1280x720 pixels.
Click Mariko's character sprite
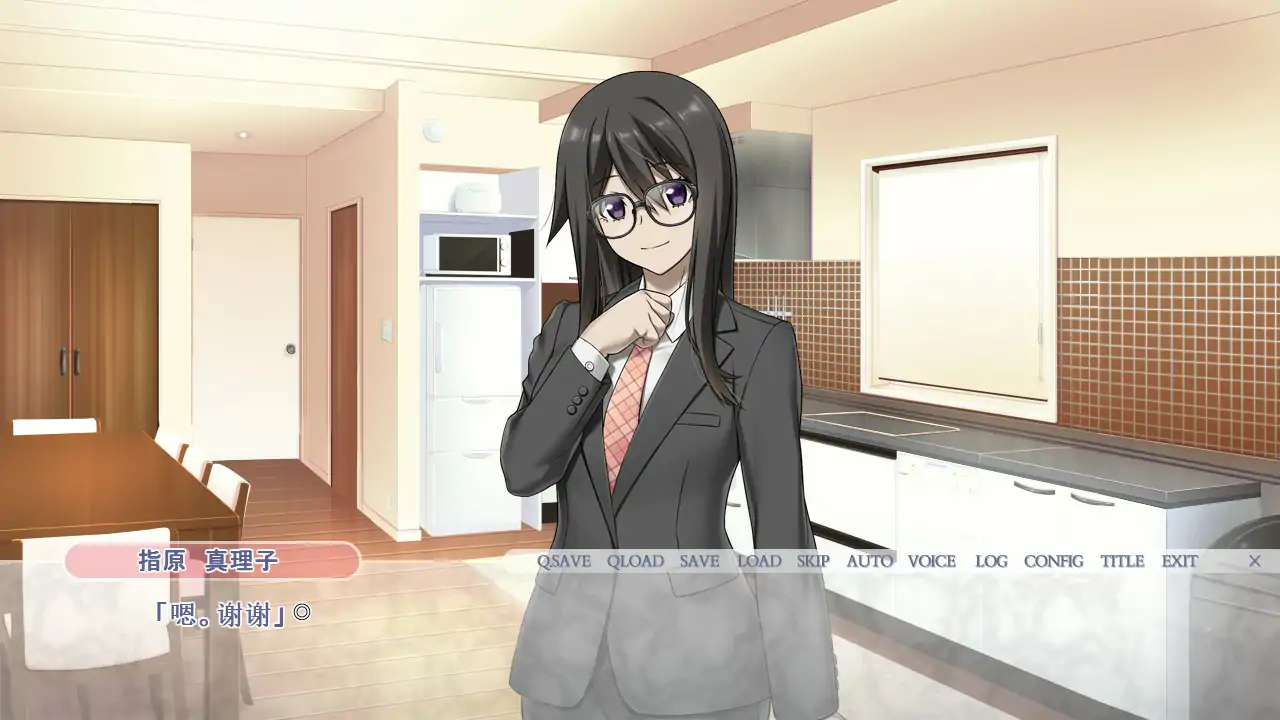coord(640,300)
